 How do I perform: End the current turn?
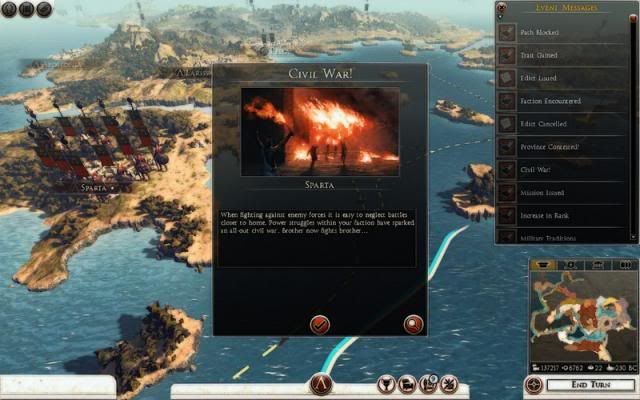click(588, 385)
